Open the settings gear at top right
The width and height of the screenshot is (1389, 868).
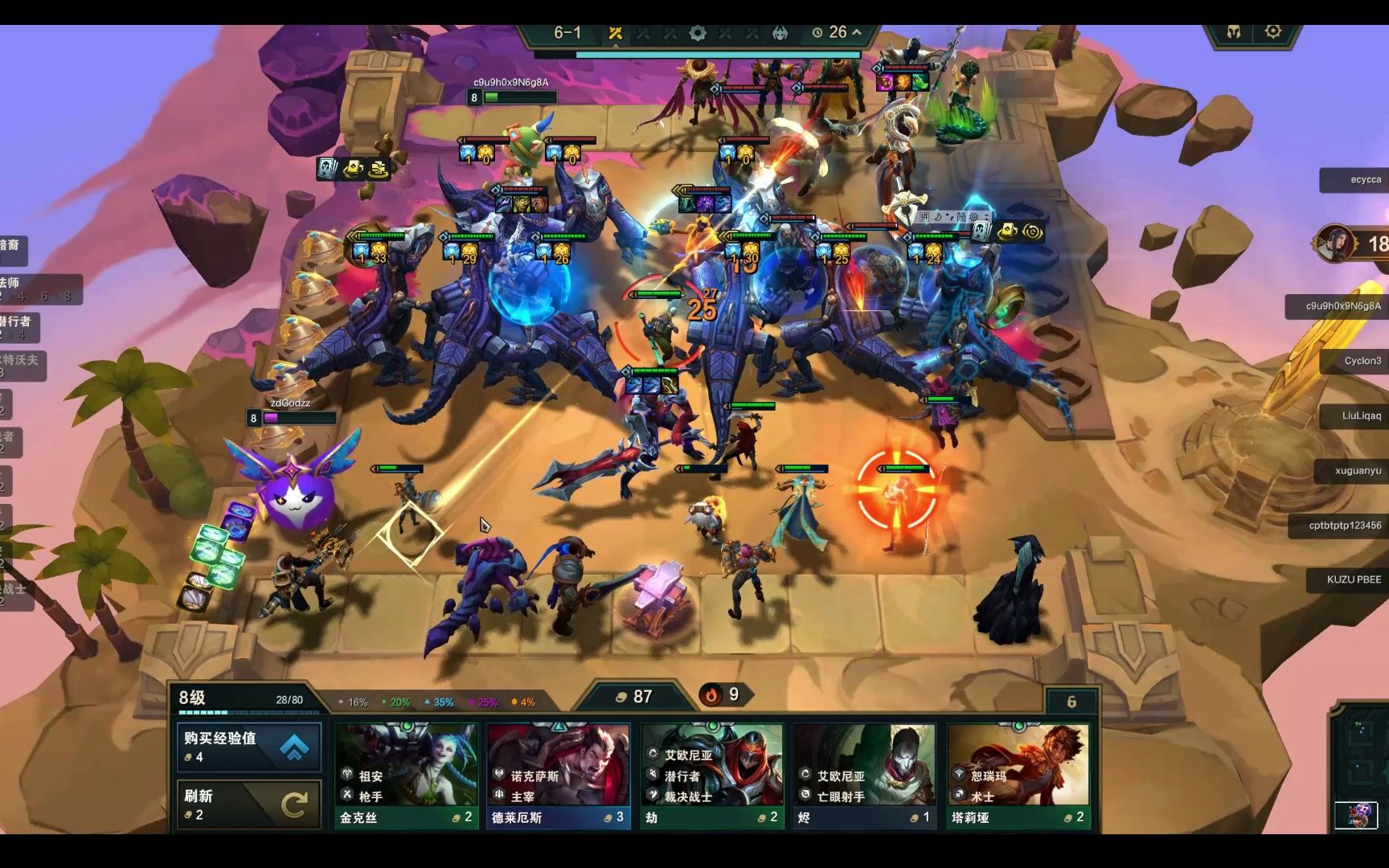pos(1273,31)
